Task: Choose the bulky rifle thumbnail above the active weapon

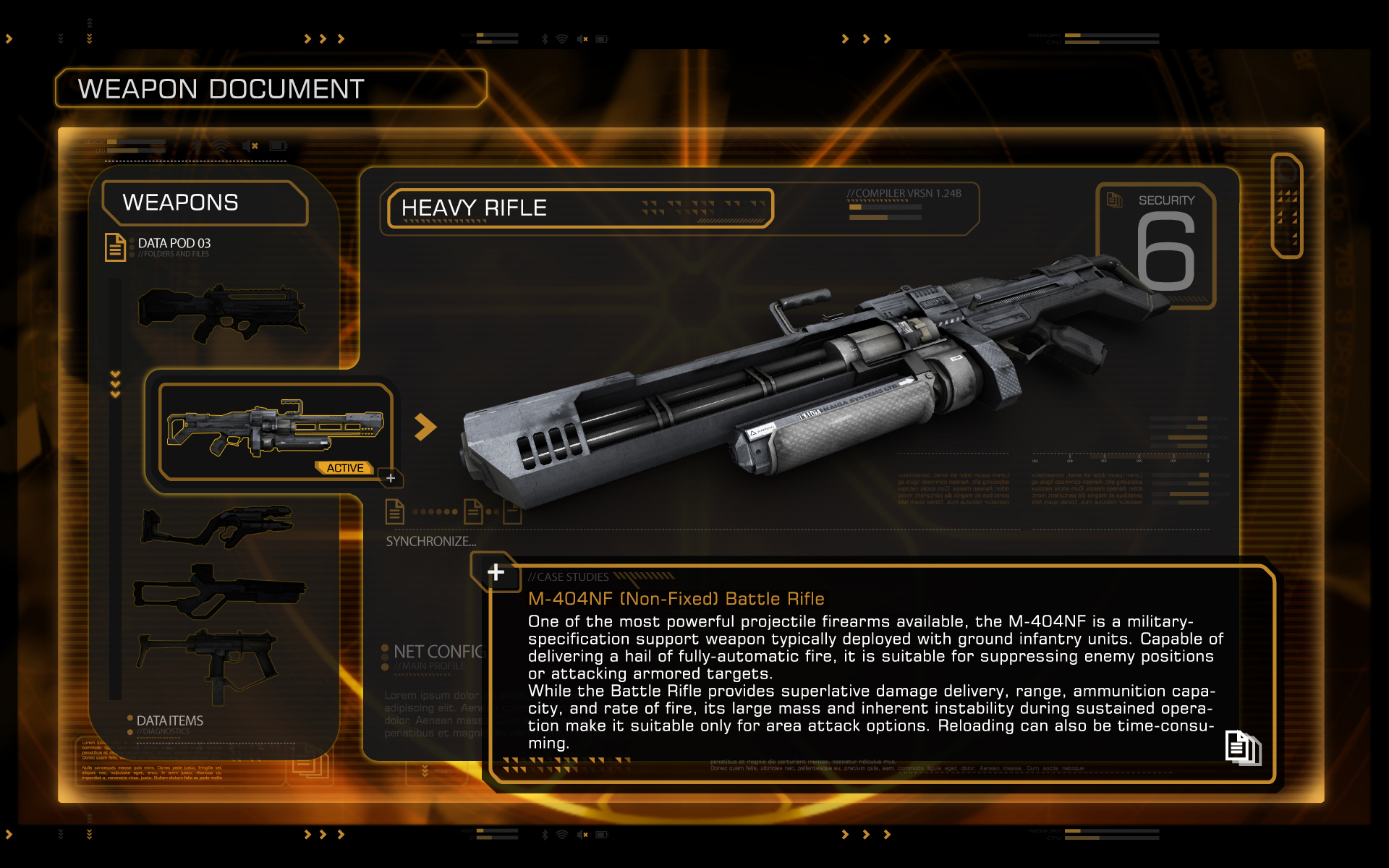Action: pyautogui.click(x=221, y=312)
